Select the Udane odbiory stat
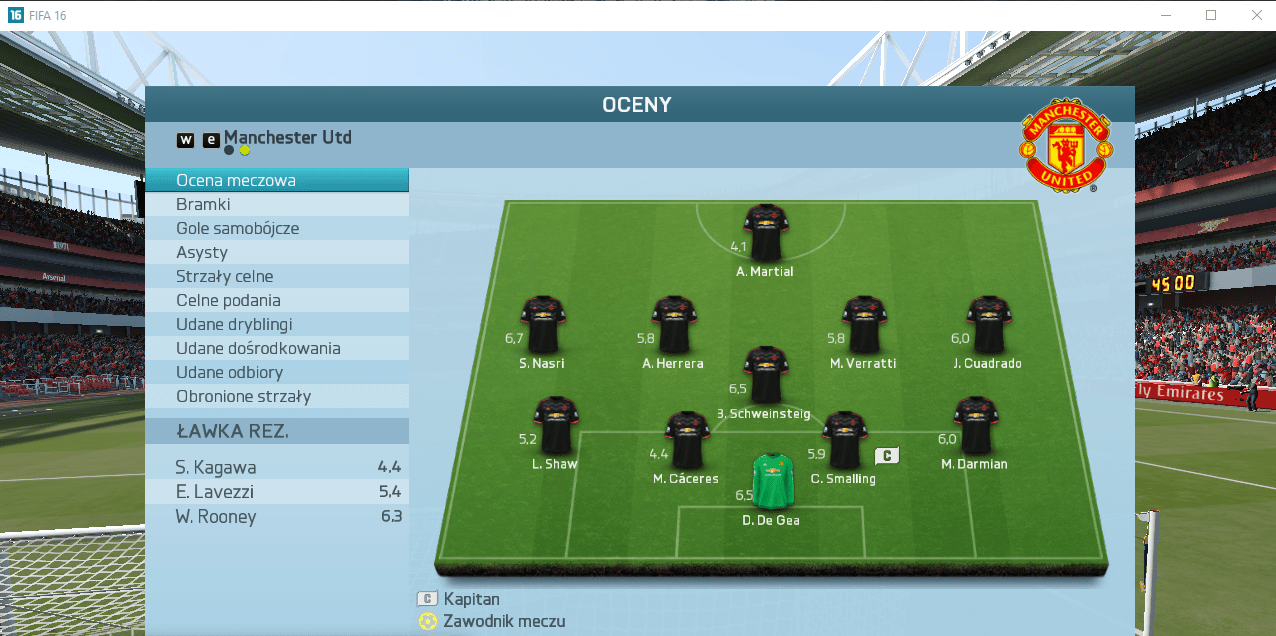This screenshot has height=636, width=1276. (x=277, y=372)
